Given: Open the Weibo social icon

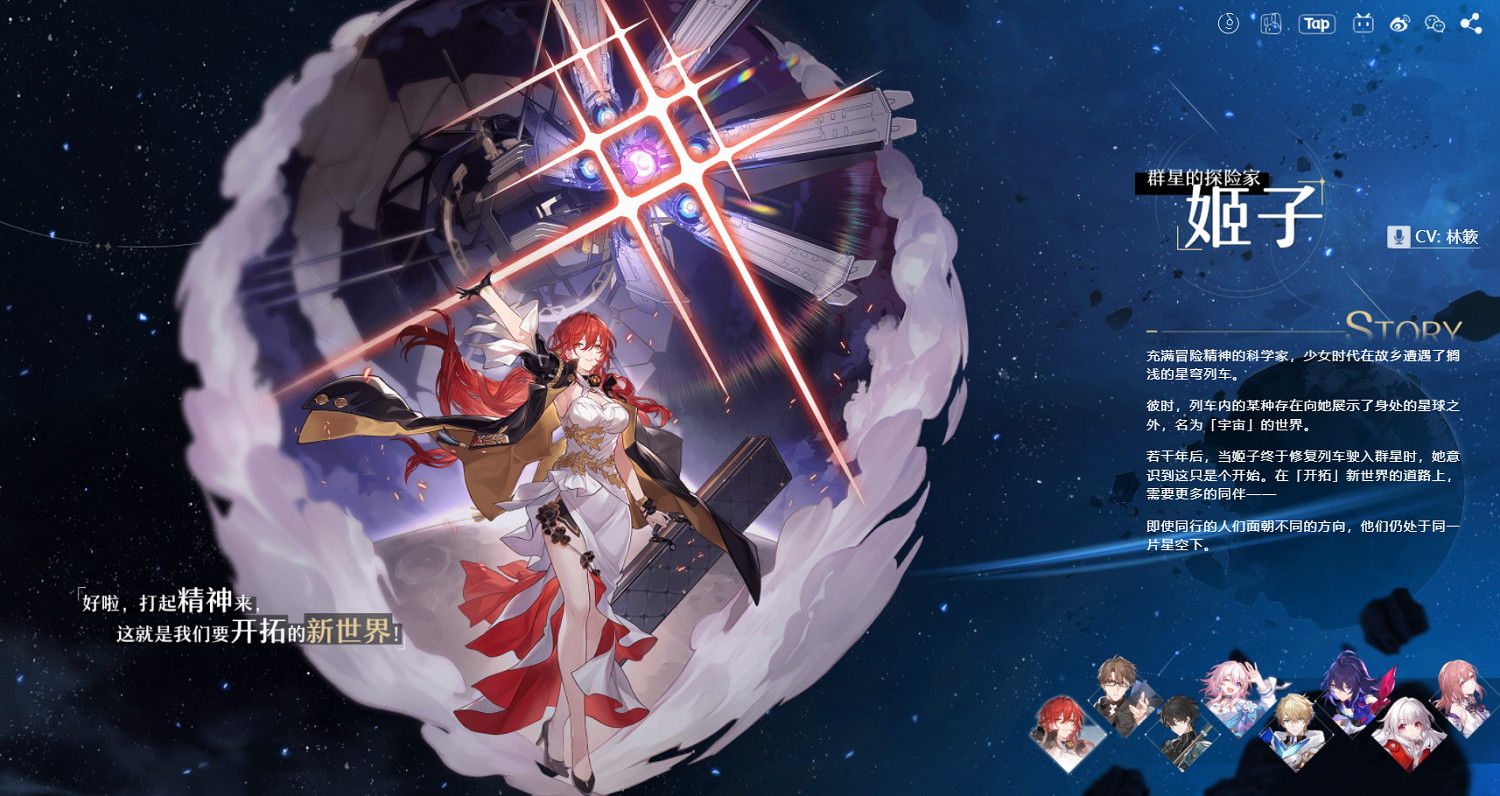Looking at the screenshot, I should point(1400,23).
